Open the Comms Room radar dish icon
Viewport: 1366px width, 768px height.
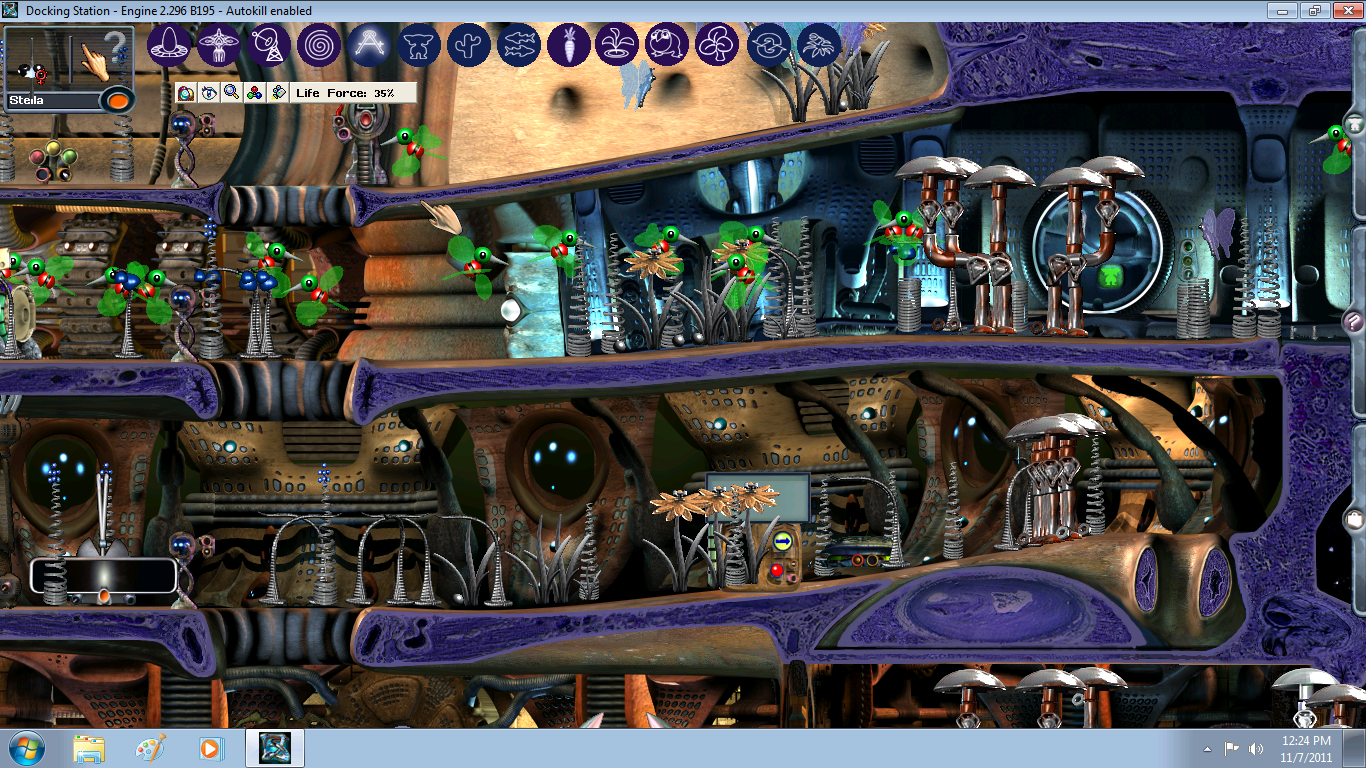coord(270,45)
